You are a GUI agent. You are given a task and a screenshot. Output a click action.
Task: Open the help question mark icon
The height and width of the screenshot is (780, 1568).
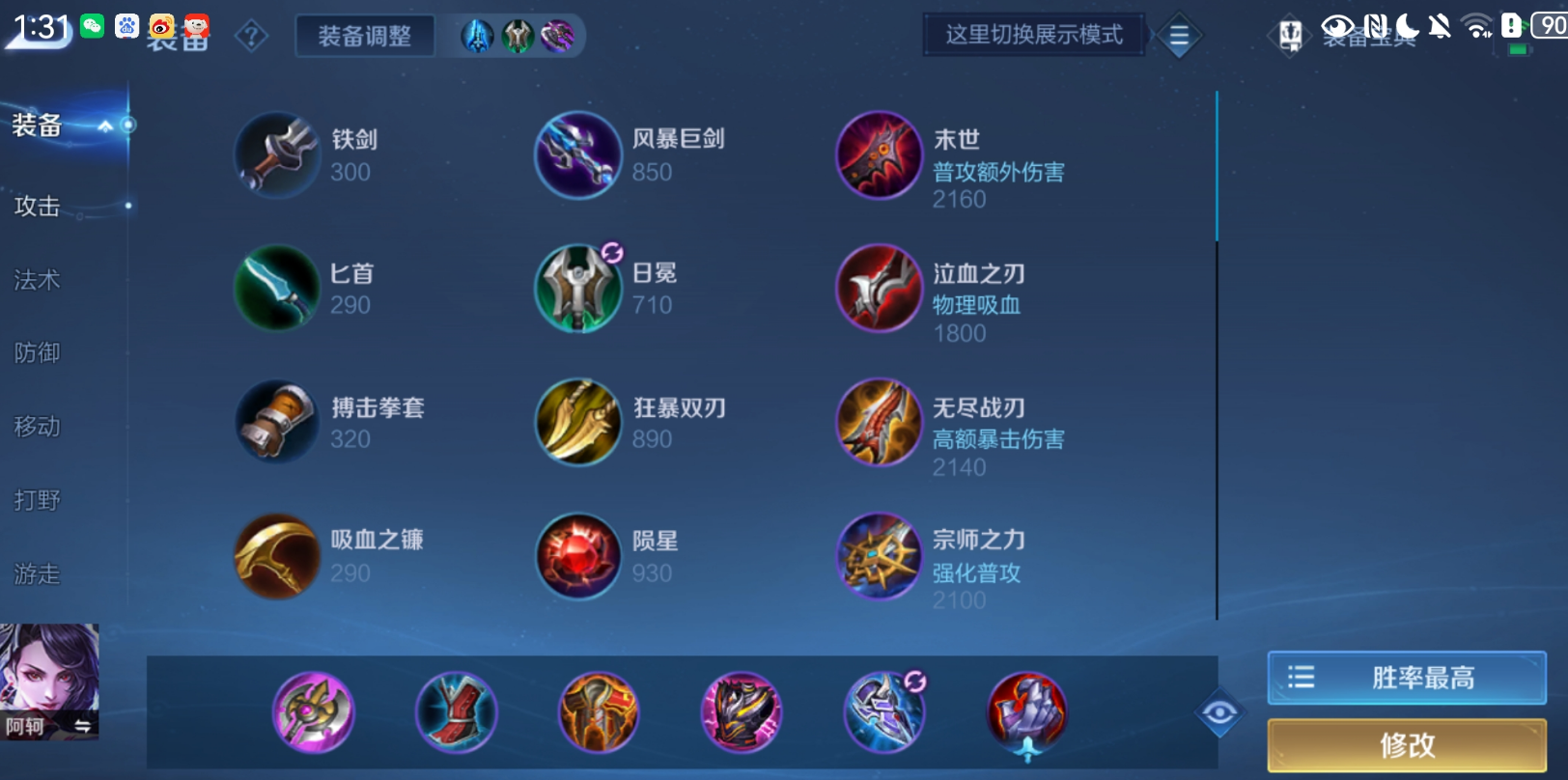249,35
